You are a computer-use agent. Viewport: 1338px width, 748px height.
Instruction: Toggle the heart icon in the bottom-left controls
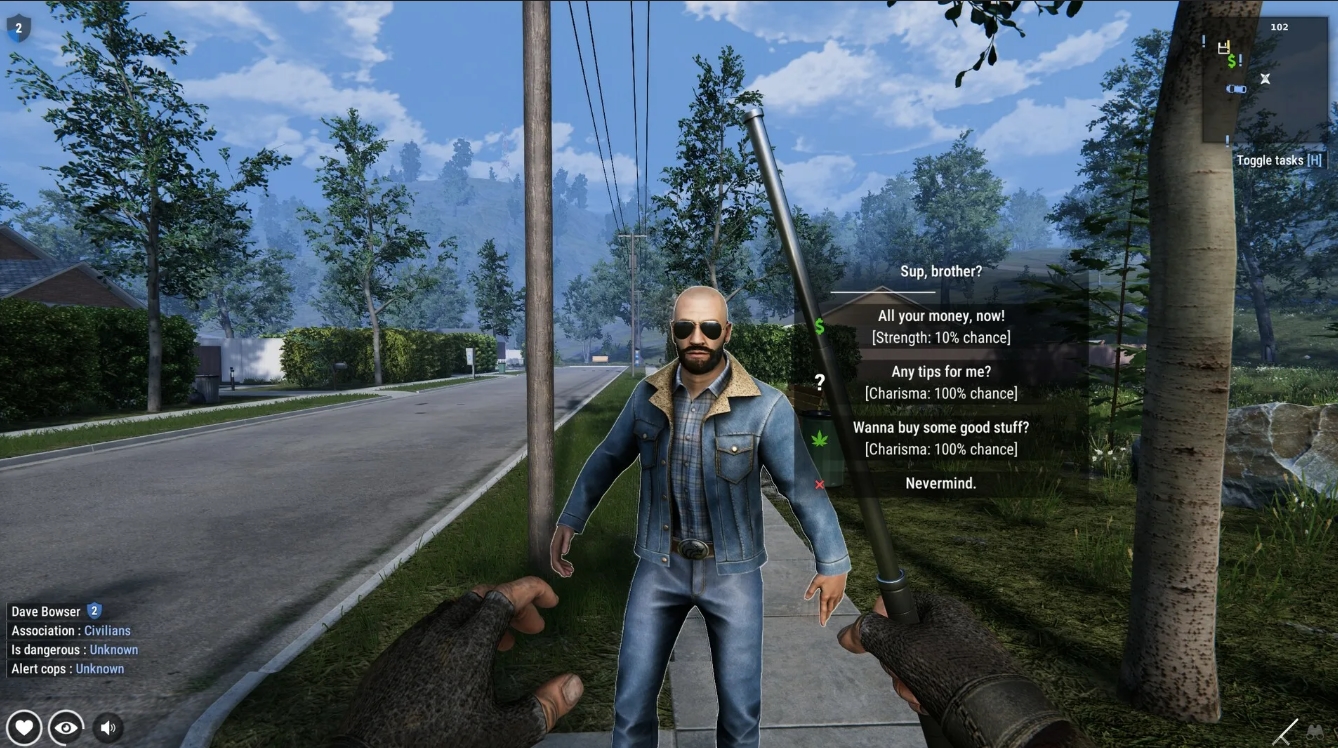tap(24, 727)
